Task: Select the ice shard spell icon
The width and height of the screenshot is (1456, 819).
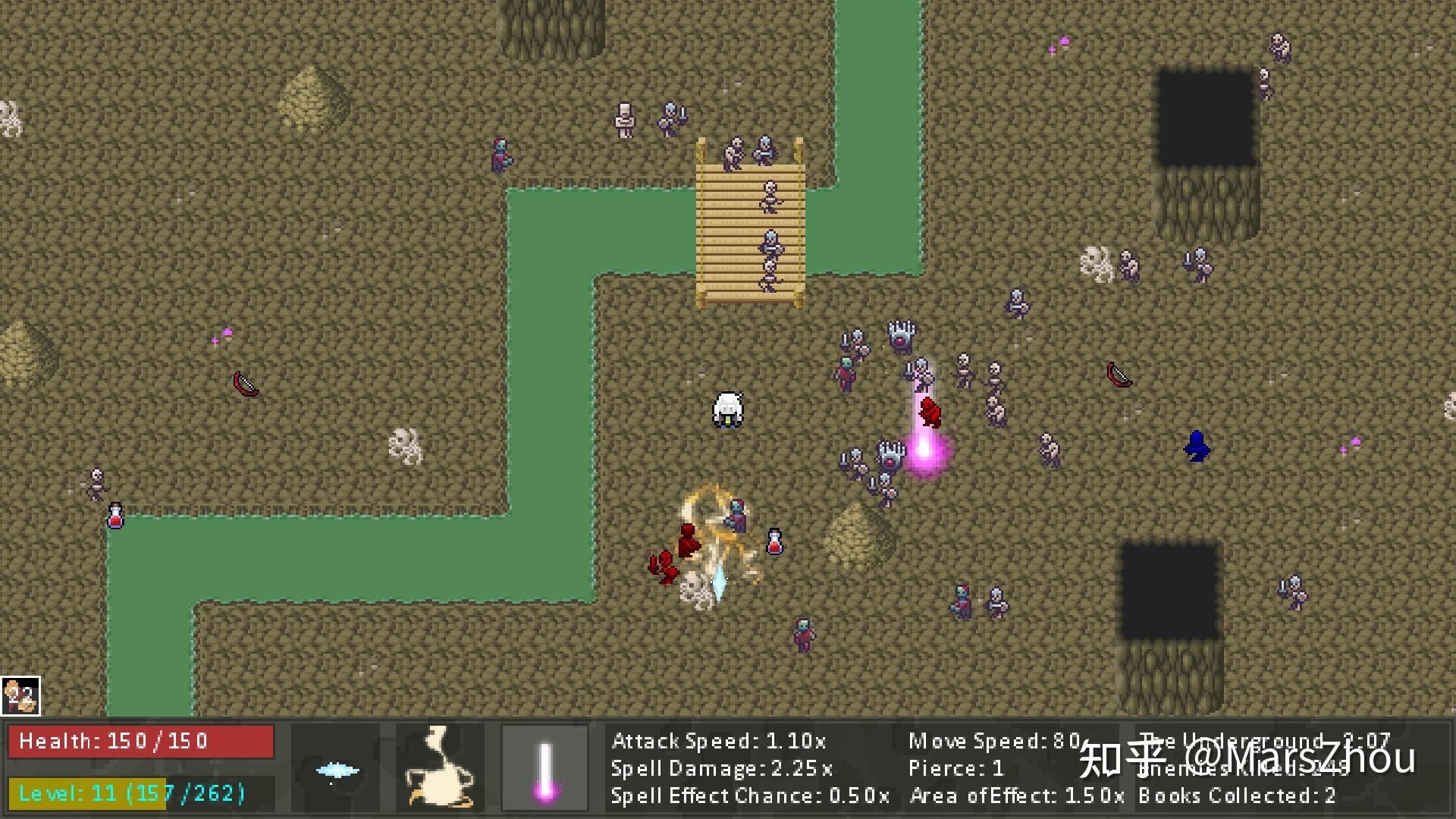Action: pyautogui.click(x=336, y=768)
